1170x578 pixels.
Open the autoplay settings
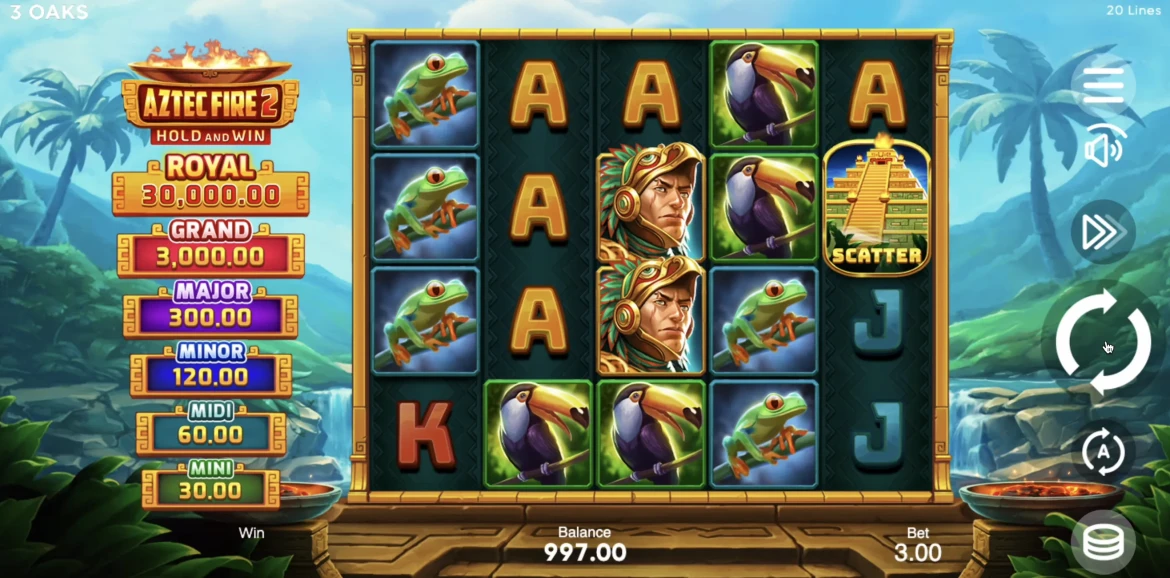tap(1103, 451)
